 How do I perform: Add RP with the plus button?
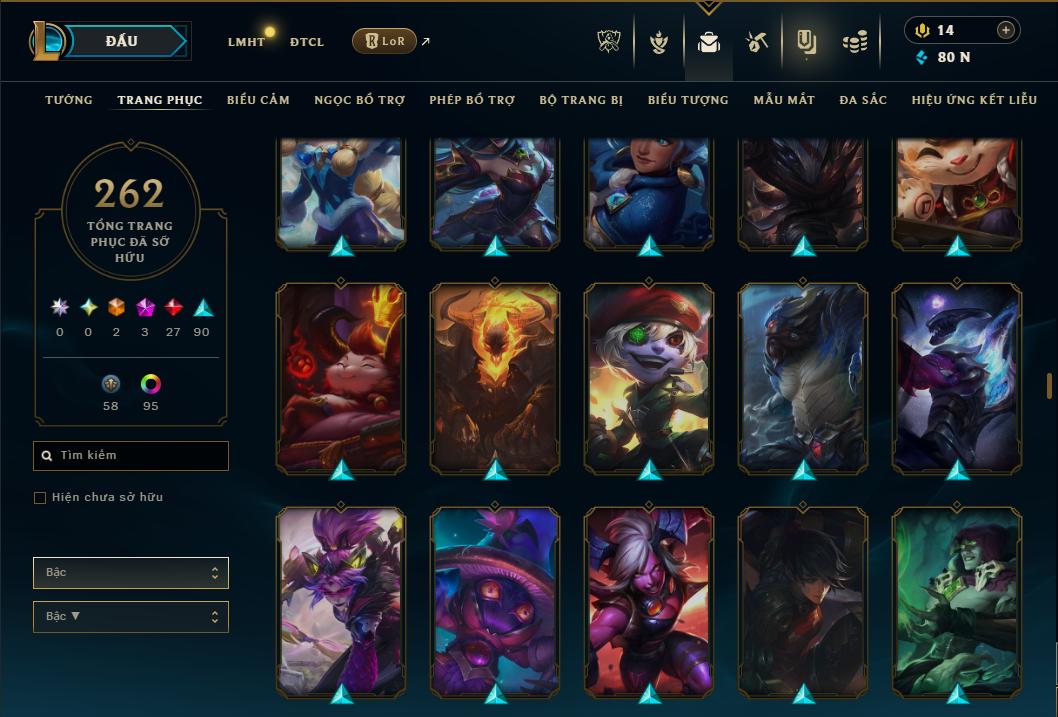pos(1006,30)
